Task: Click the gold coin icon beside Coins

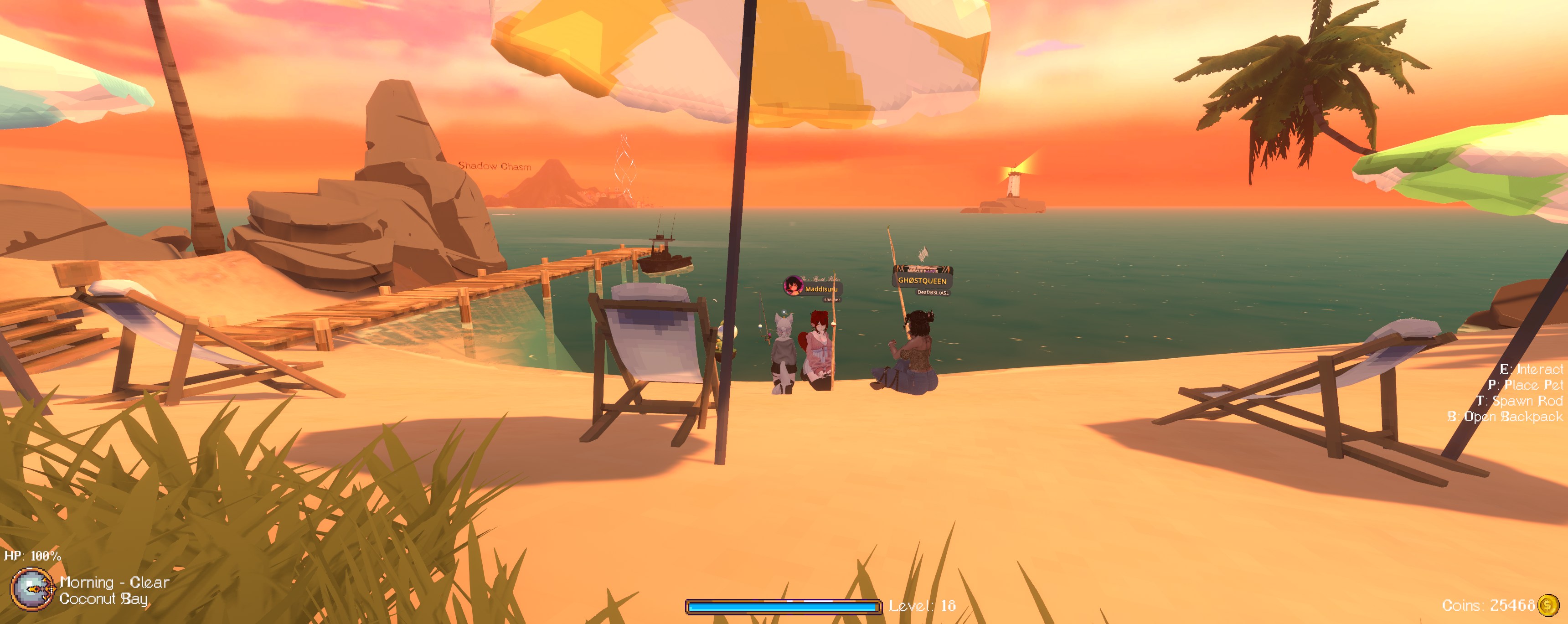Action: [1548, 605]
